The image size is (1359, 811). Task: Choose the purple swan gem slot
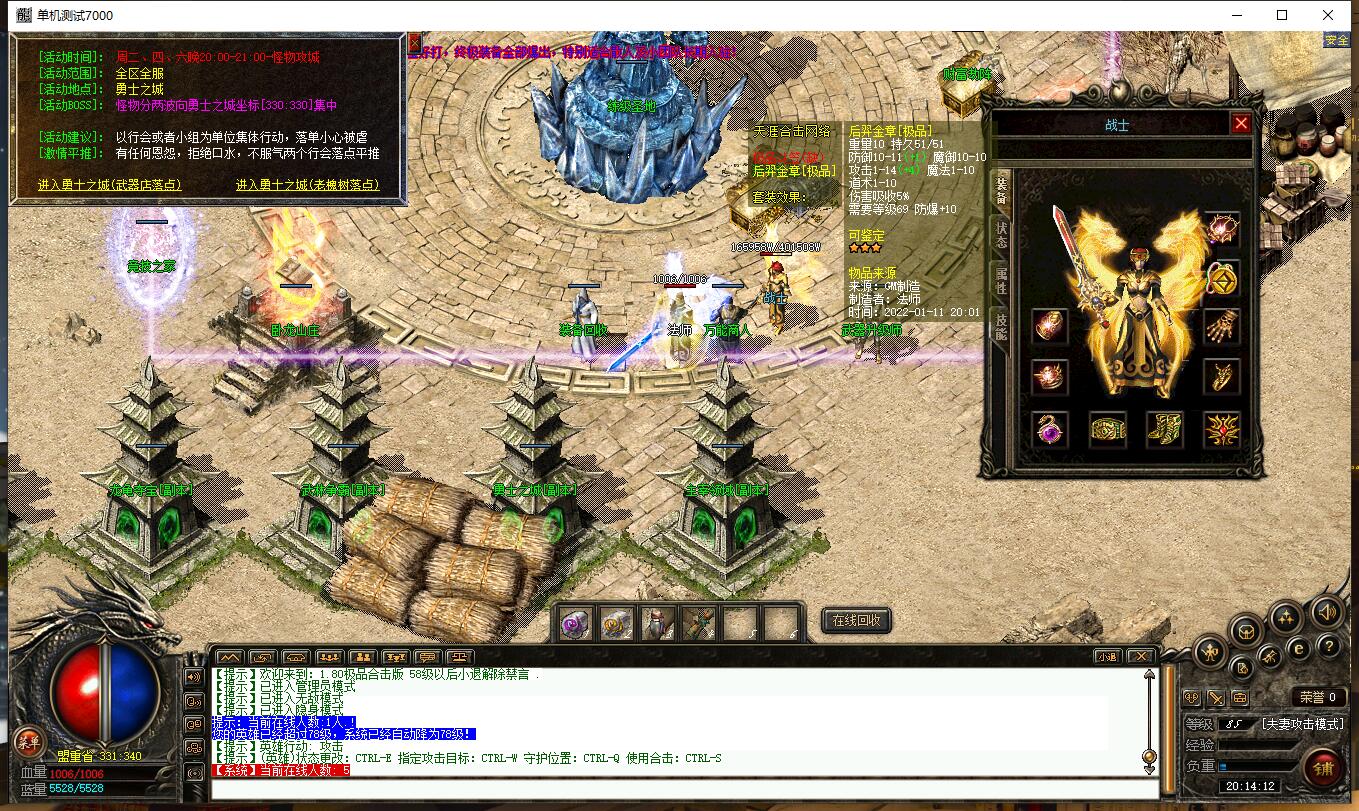[x=1049, y=430]
